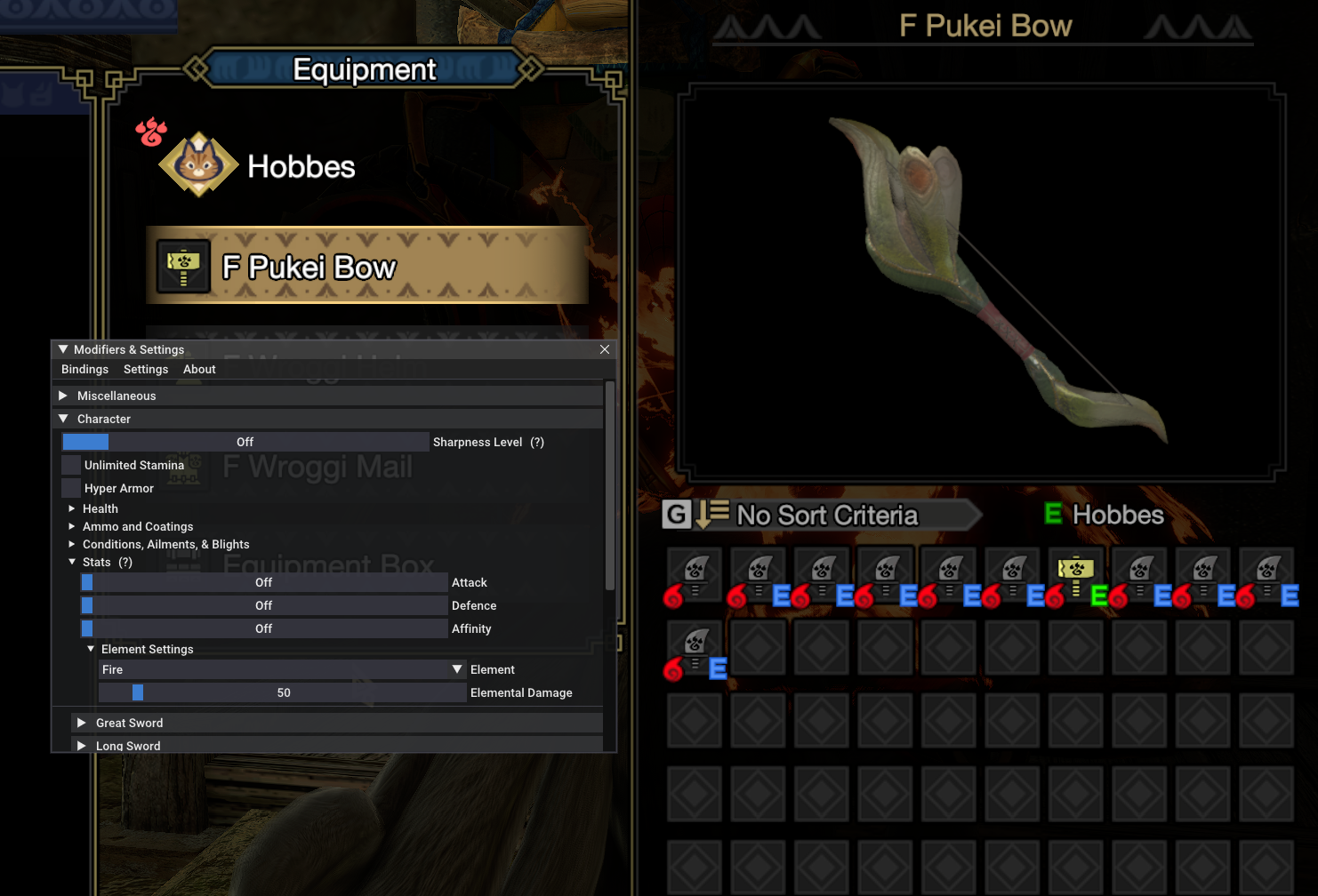Enable Unlimited Stamina
The image size is (1318, 896).
pyautogui.click(x=71, y=464)
